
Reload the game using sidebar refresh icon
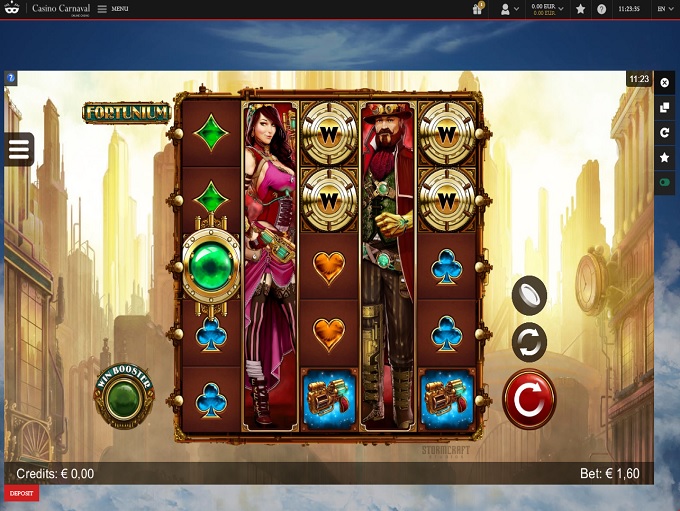coord(665,132)
